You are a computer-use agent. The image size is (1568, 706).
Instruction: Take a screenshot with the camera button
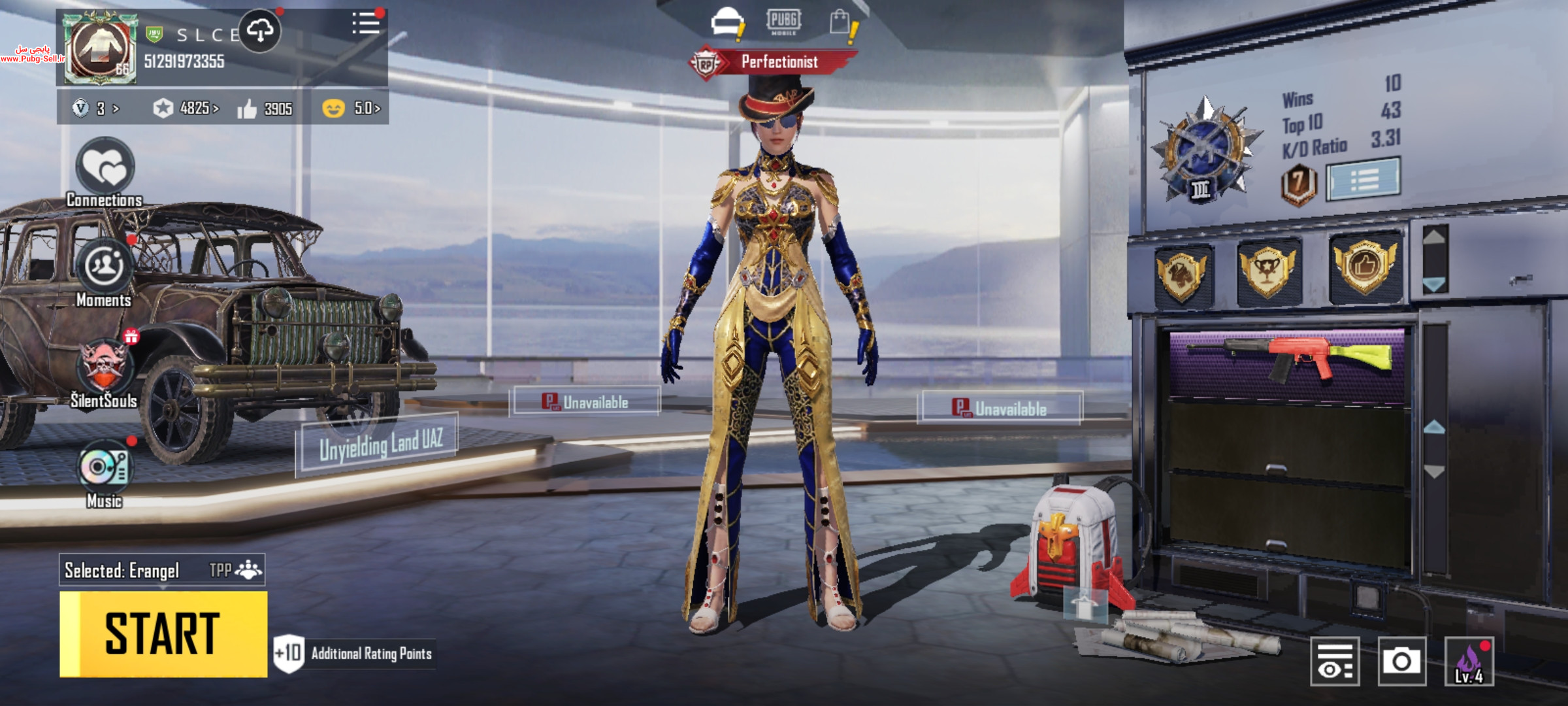[x=1401, y=661]
